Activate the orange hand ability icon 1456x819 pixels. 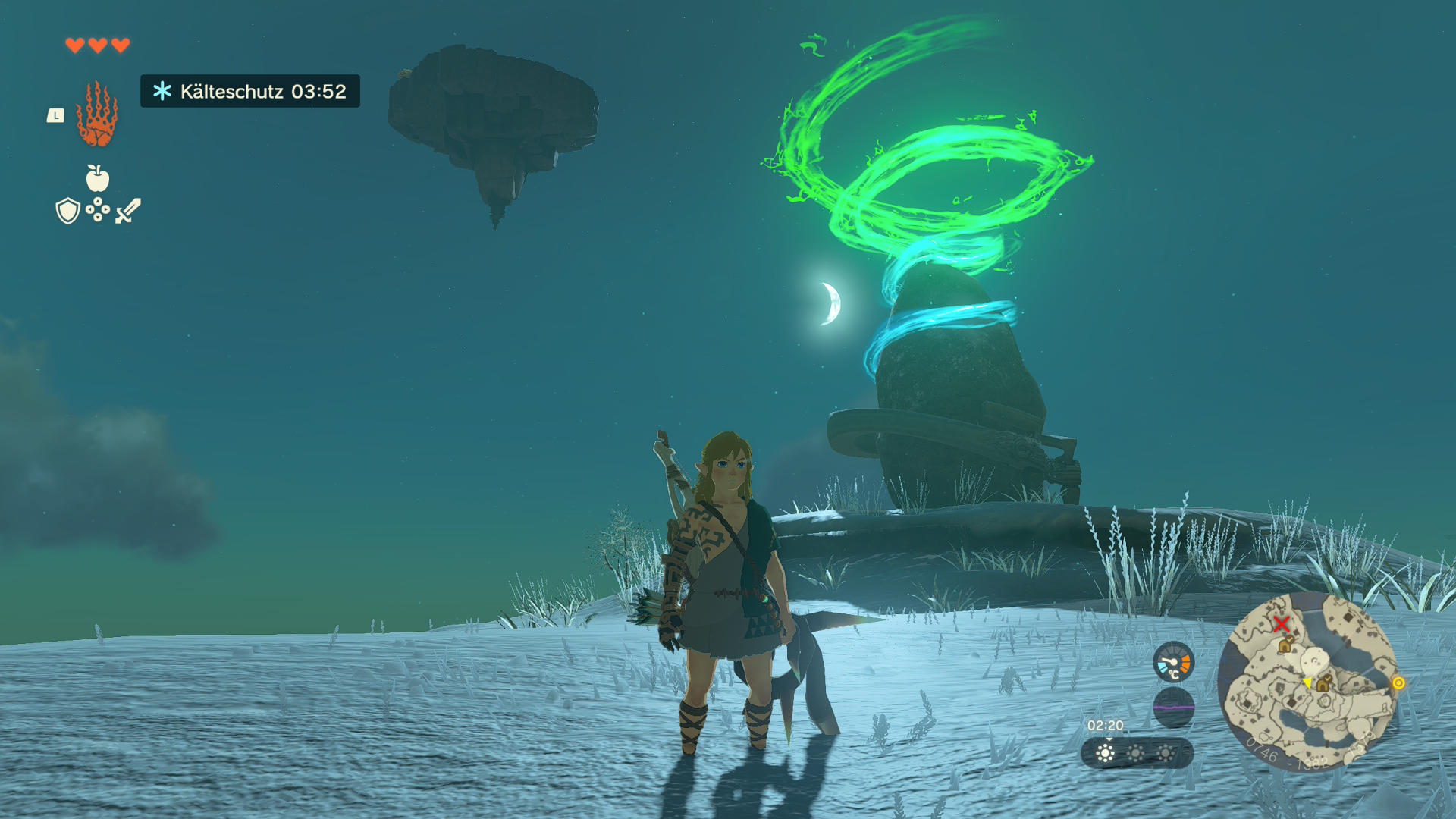[x=97, y=115]
